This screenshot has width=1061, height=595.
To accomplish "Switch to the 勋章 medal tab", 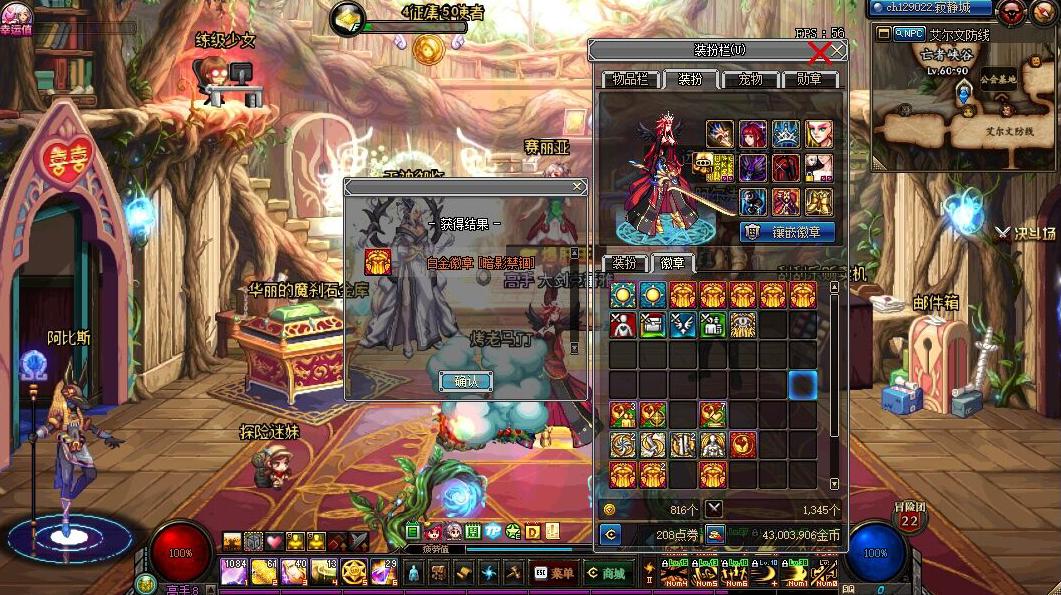I will pyautogui.click(x=809, y=79).
